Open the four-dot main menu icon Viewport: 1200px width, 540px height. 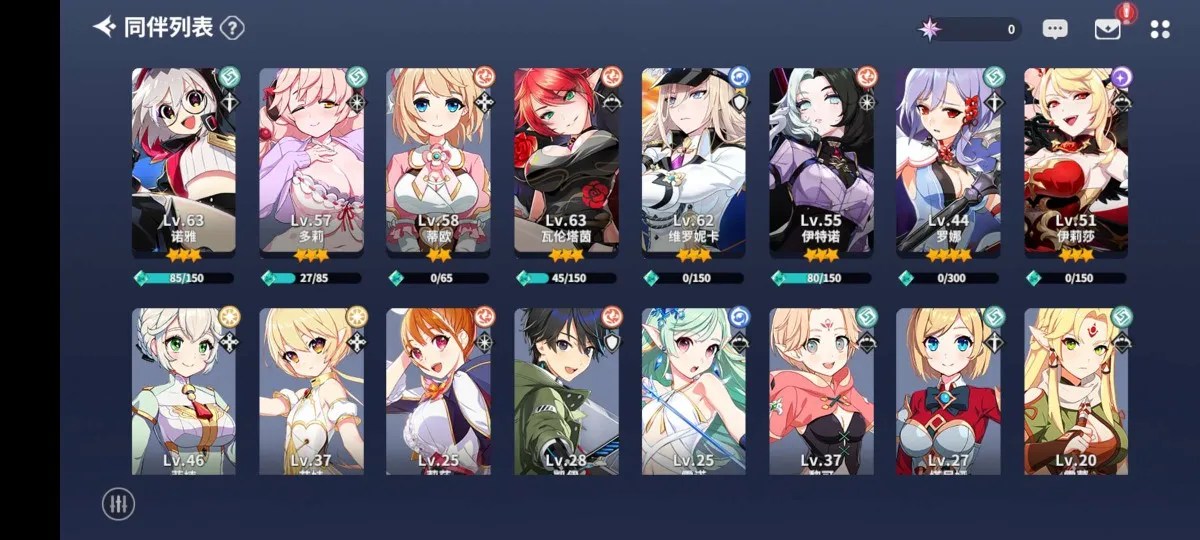coord(1160,30)
